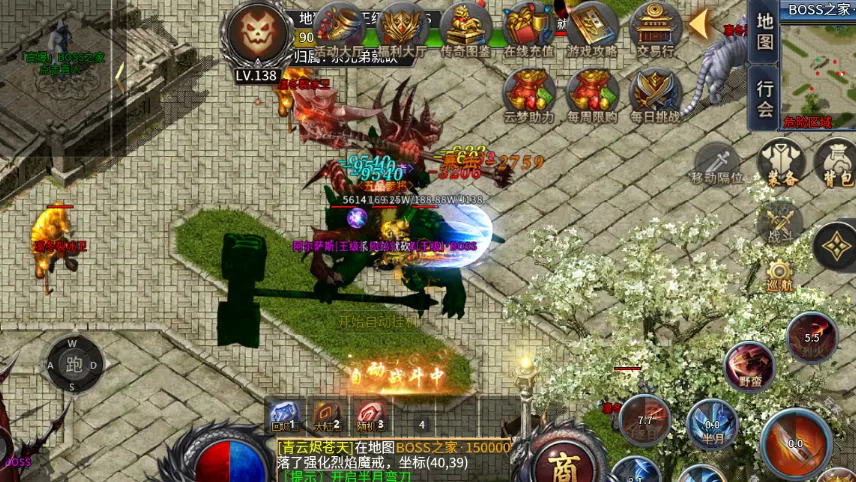Viewport: 856px width, 482px height.
Task: Open the 行会 guild tab
Action: click(x=765, y=98)
